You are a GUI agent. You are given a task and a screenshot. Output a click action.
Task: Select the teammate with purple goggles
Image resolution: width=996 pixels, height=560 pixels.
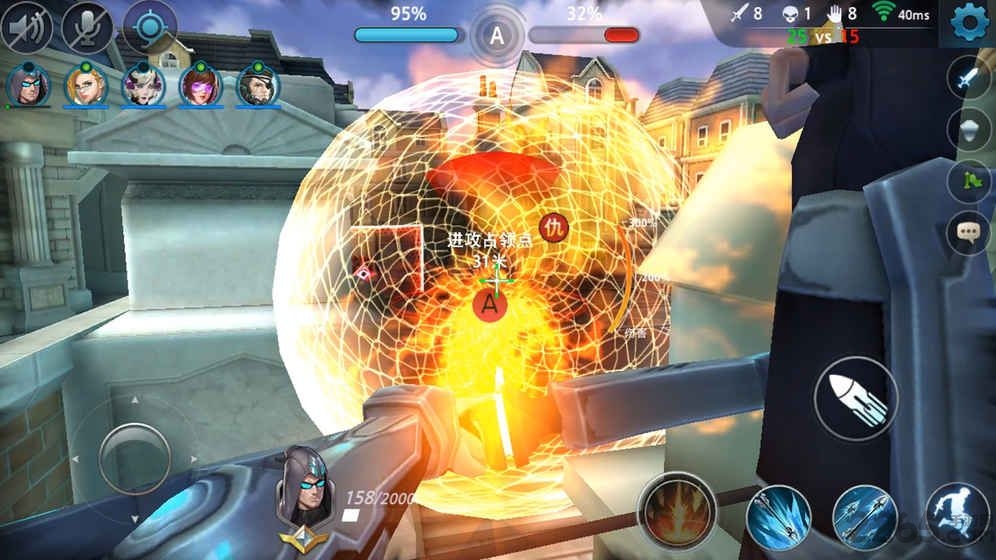[x=200, y=85]
